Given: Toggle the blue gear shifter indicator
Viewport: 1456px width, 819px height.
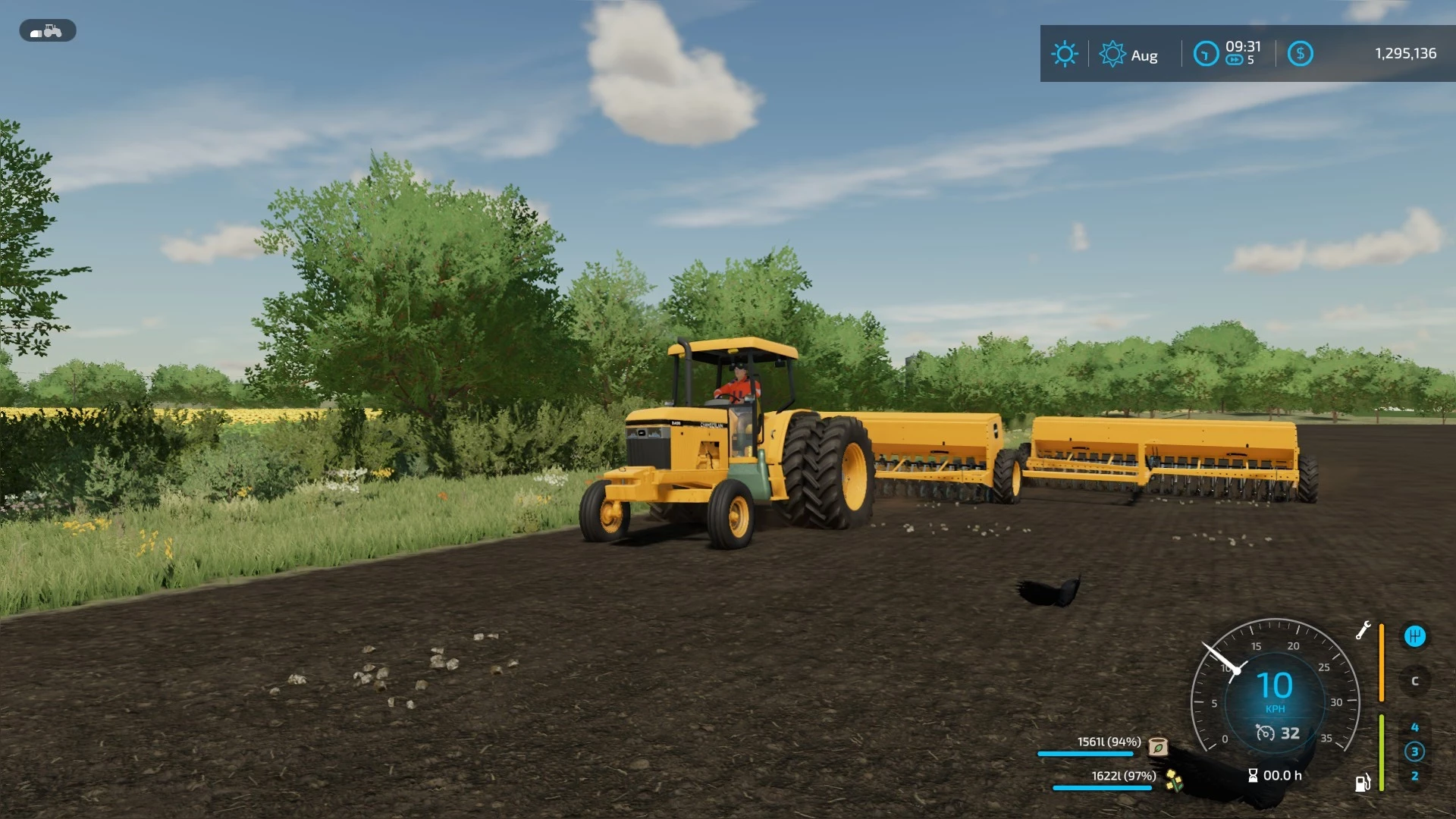Looking at the screenshot, I should click(1414, 637).
